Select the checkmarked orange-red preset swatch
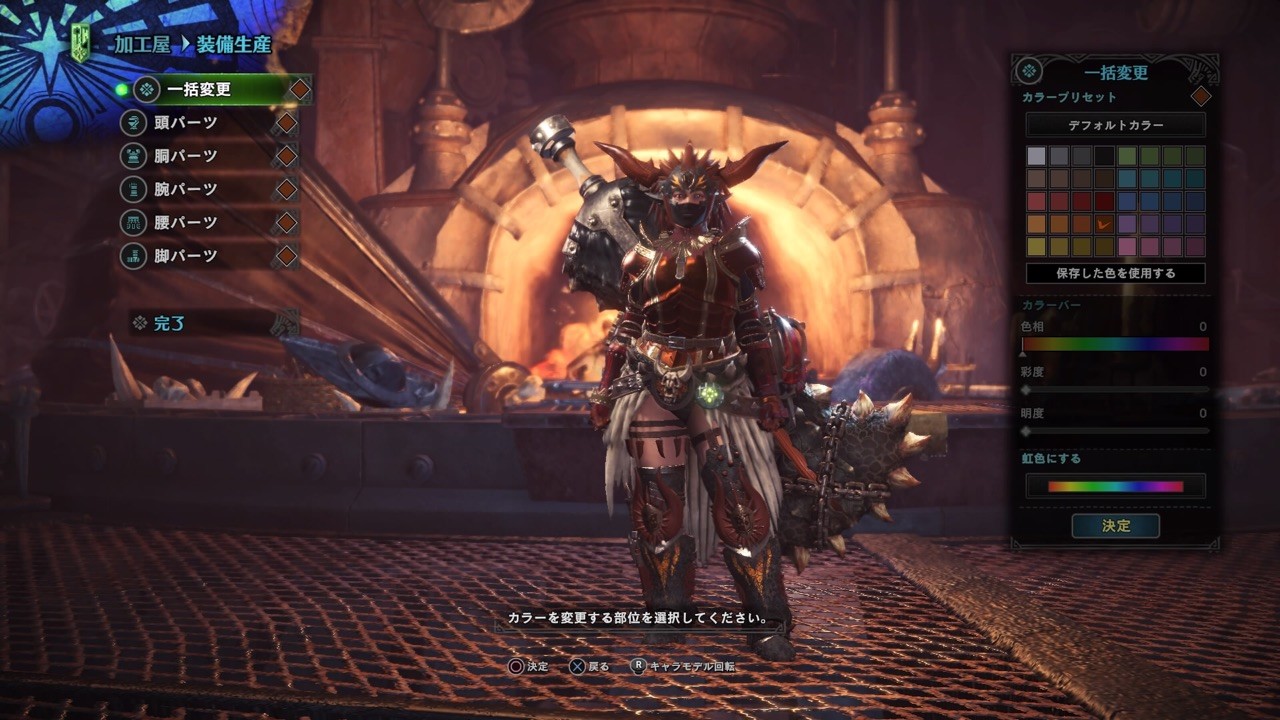 point(1104,224)
